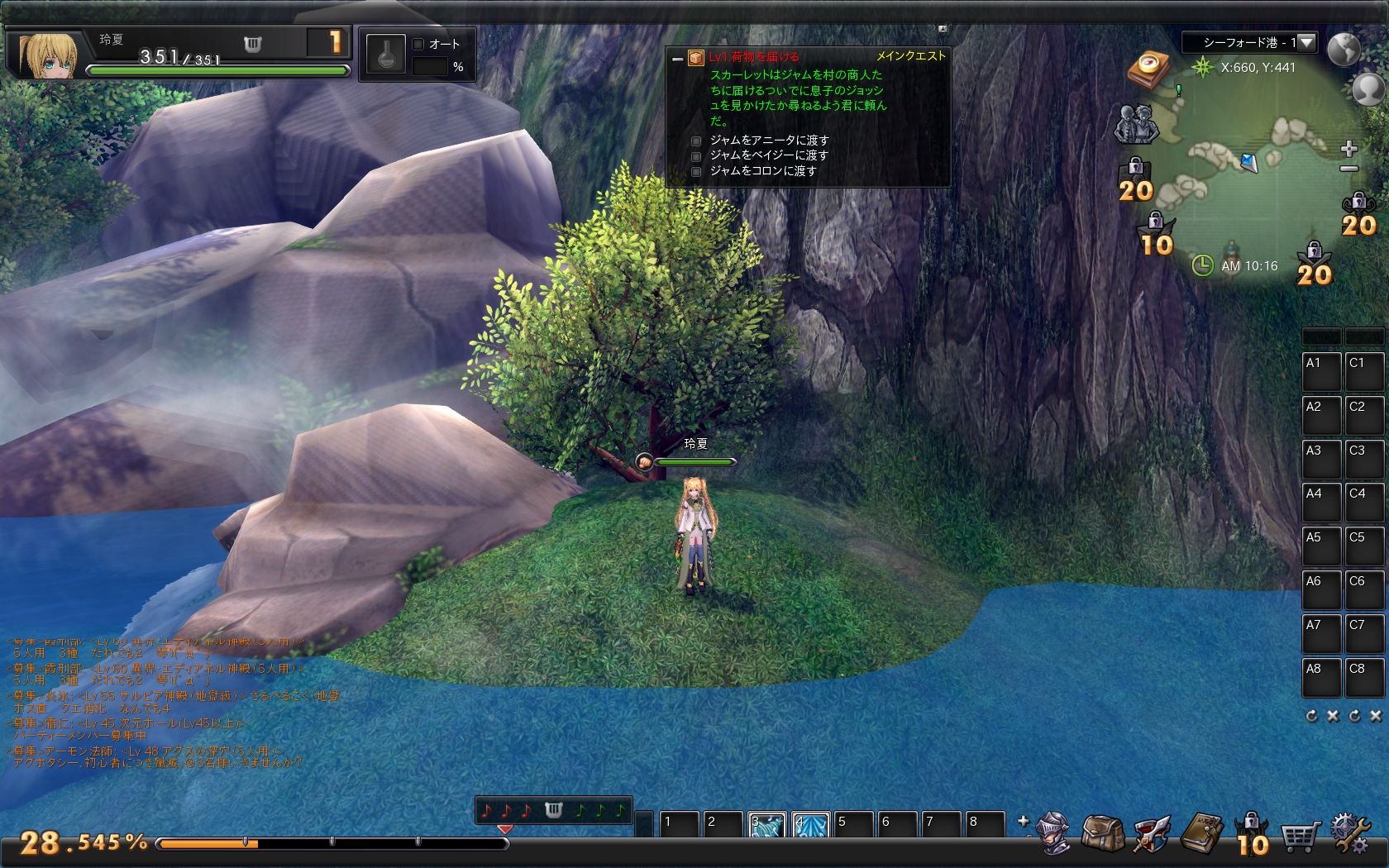
Task: Select the Lv1 荷物を届ける quest title
Action: [753, 57]
